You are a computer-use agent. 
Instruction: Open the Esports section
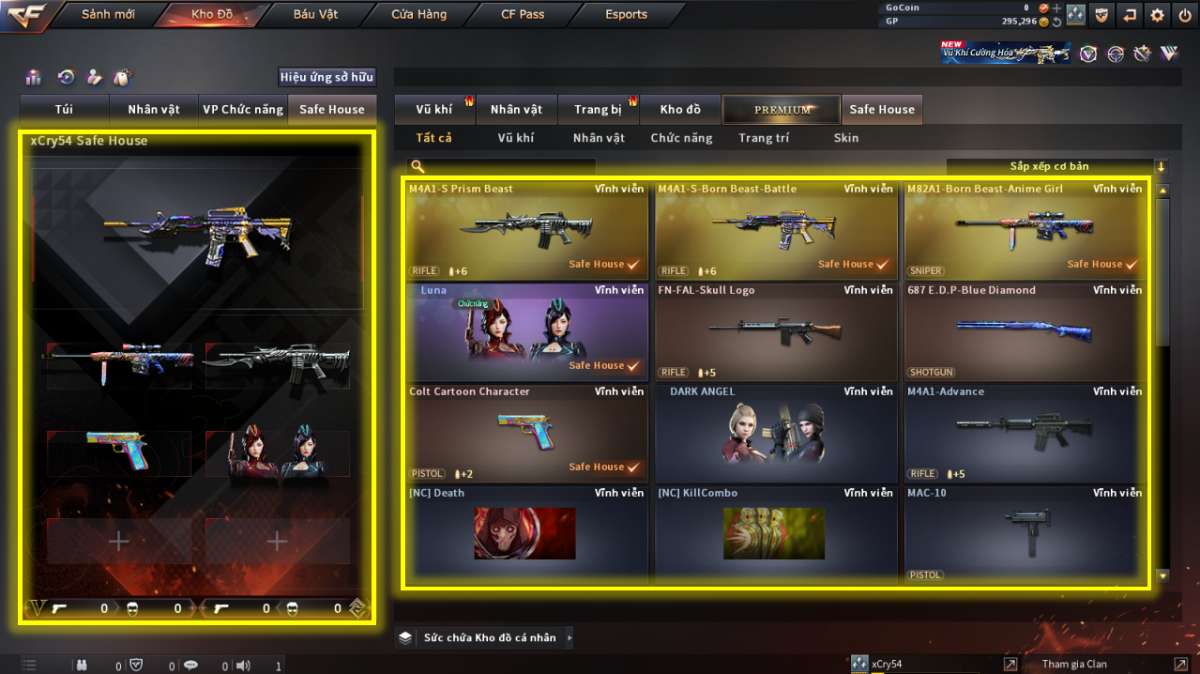tap(626, 15)
